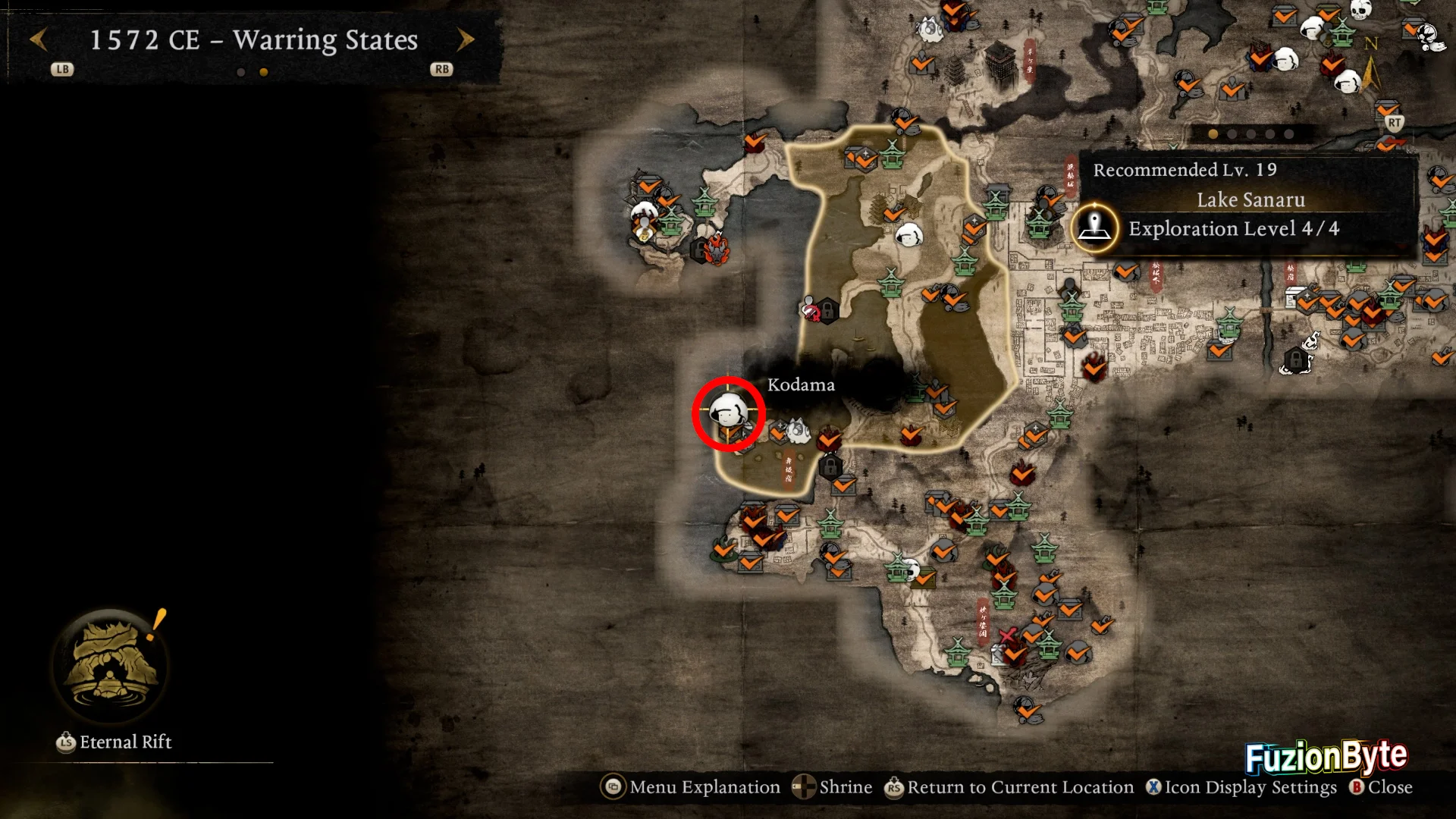Choose Return to Current Location
This screenshot has width=1456, height=819.
coord(1009,787)
